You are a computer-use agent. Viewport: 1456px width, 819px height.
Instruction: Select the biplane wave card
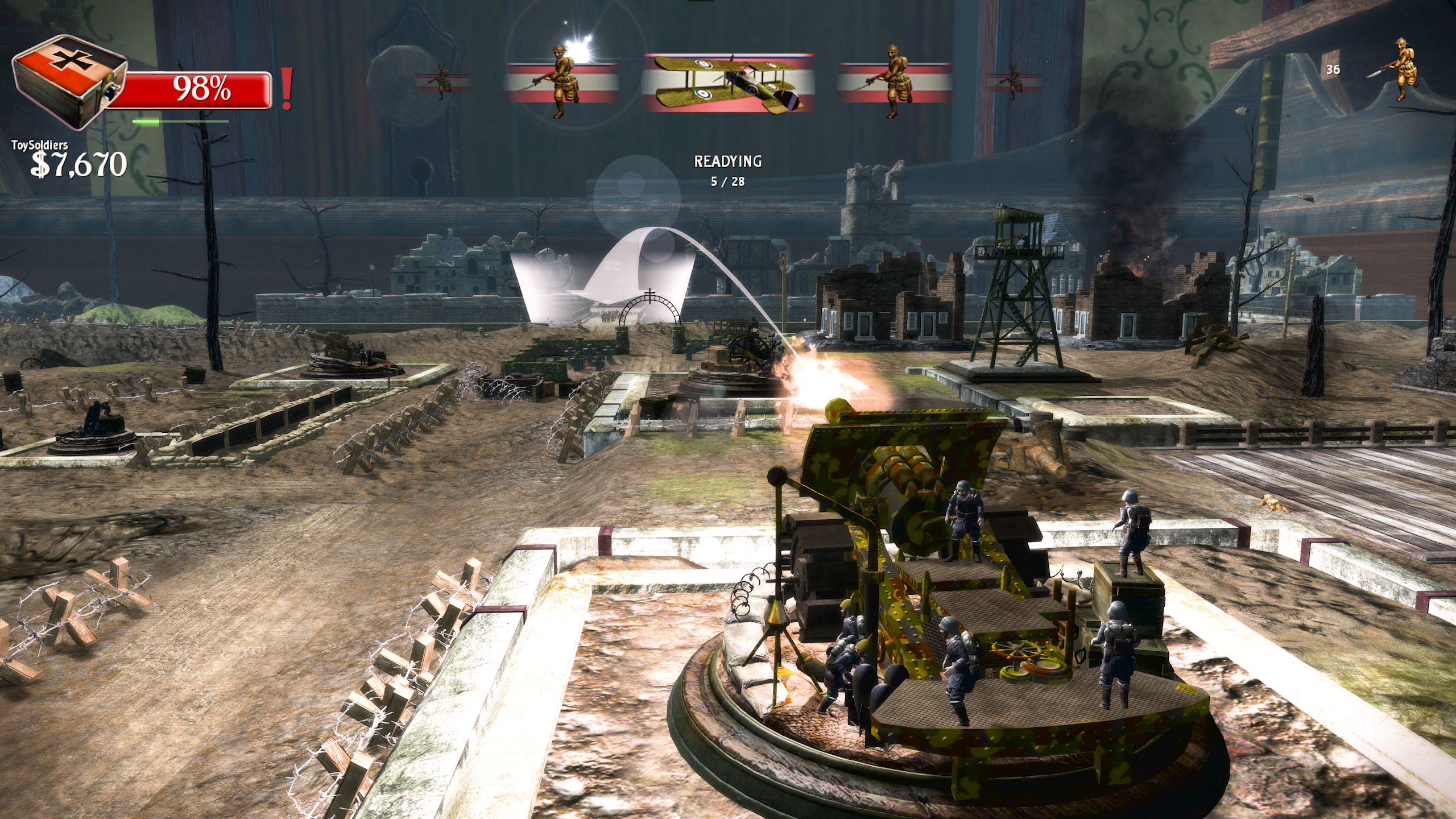728,83
